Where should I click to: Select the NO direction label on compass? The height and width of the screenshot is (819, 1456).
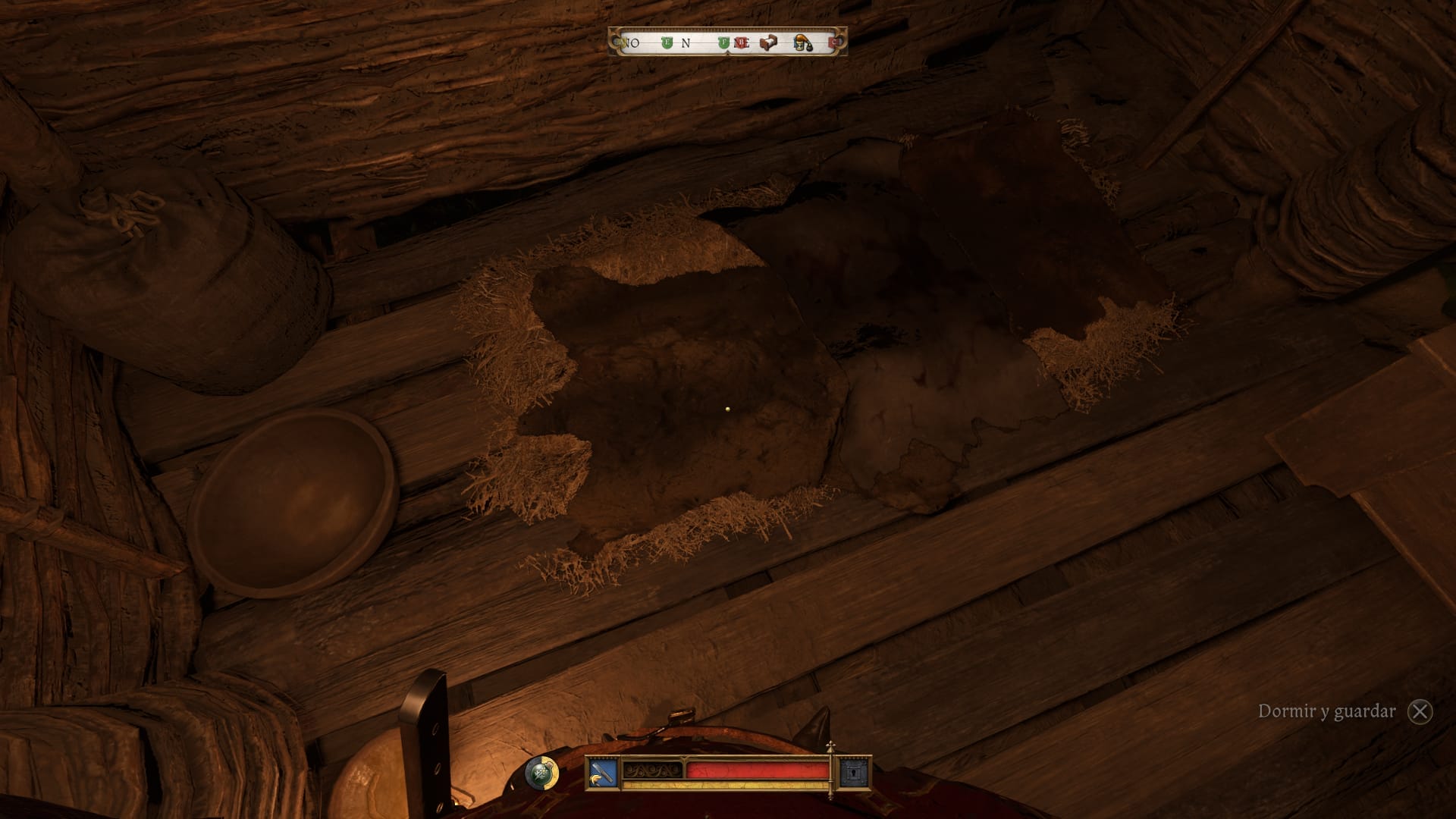632,43
